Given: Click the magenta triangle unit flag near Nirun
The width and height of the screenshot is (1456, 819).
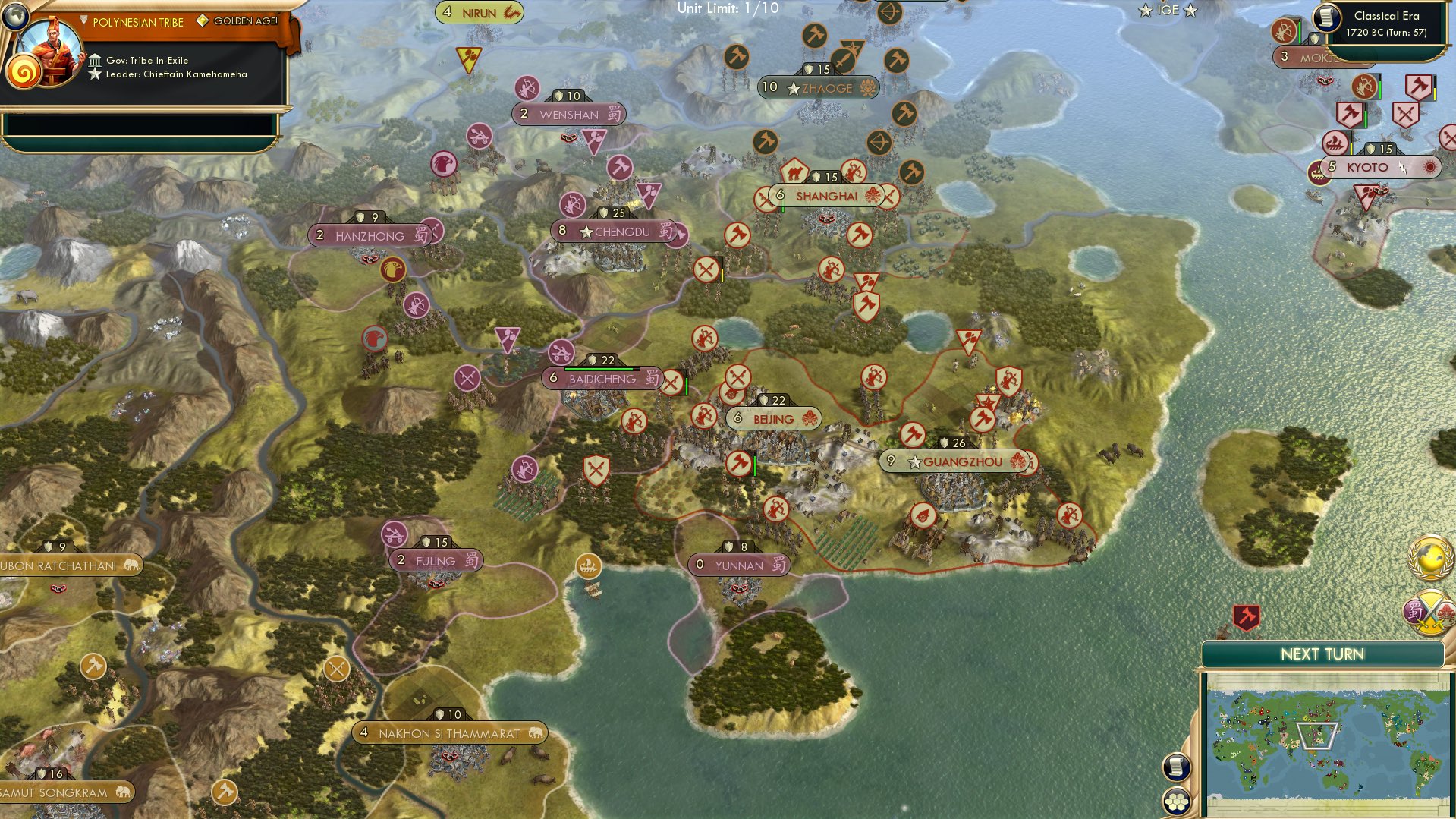Looking at the screenshot, I should pos(469,55).
